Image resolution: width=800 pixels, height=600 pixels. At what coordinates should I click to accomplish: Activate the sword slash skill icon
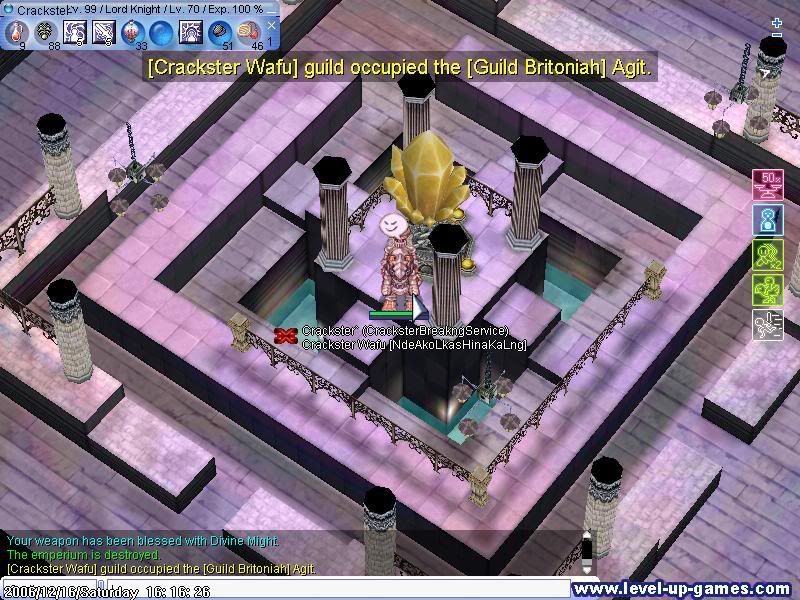[103, 32]
